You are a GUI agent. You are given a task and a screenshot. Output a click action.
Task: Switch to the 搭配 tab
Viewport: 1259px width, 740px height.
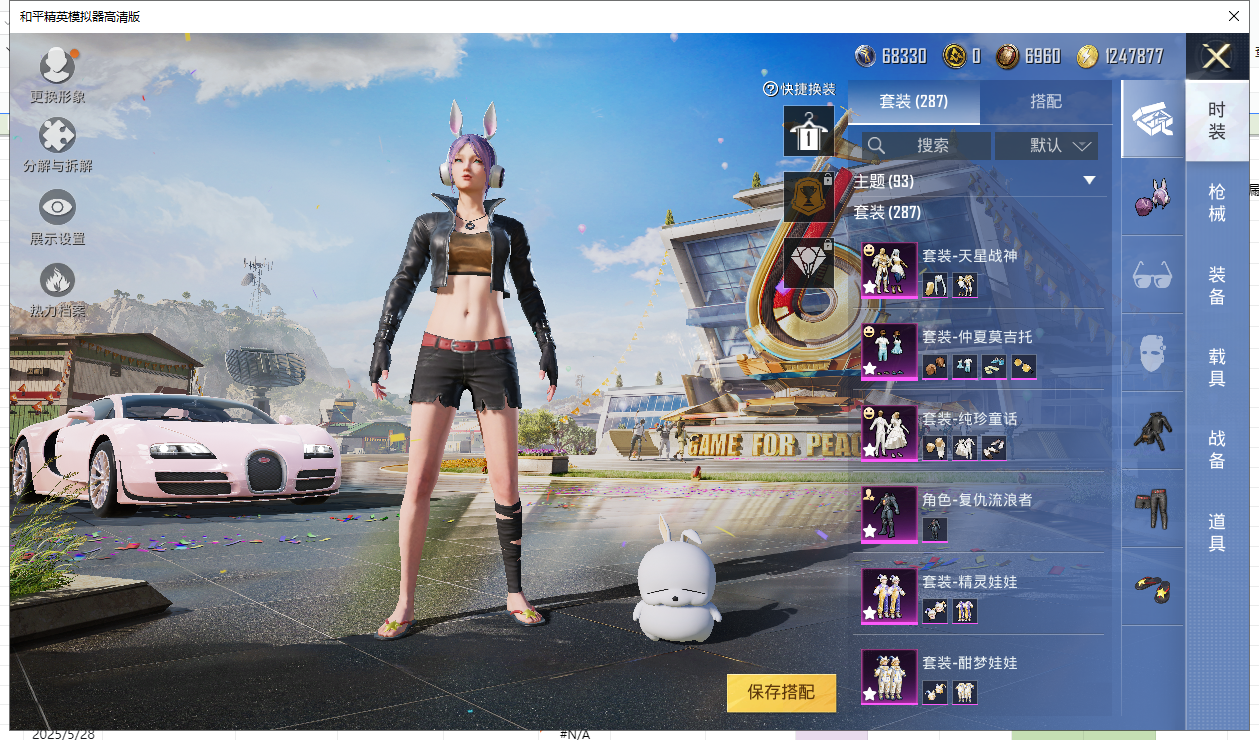point(1046,102)
